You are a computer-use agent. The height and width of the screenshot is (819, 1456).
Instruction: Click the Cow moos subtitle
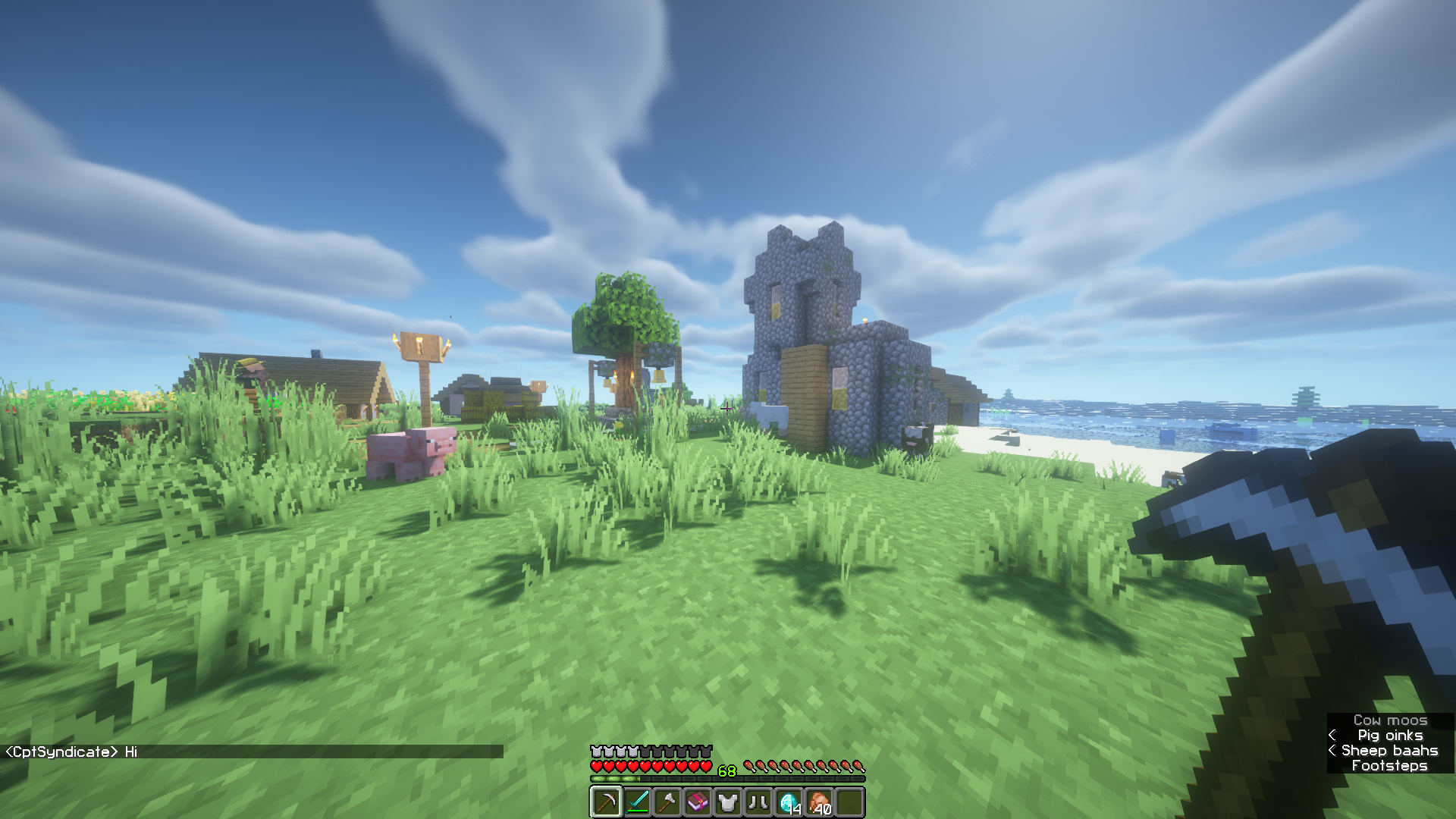coord(1389,720)
